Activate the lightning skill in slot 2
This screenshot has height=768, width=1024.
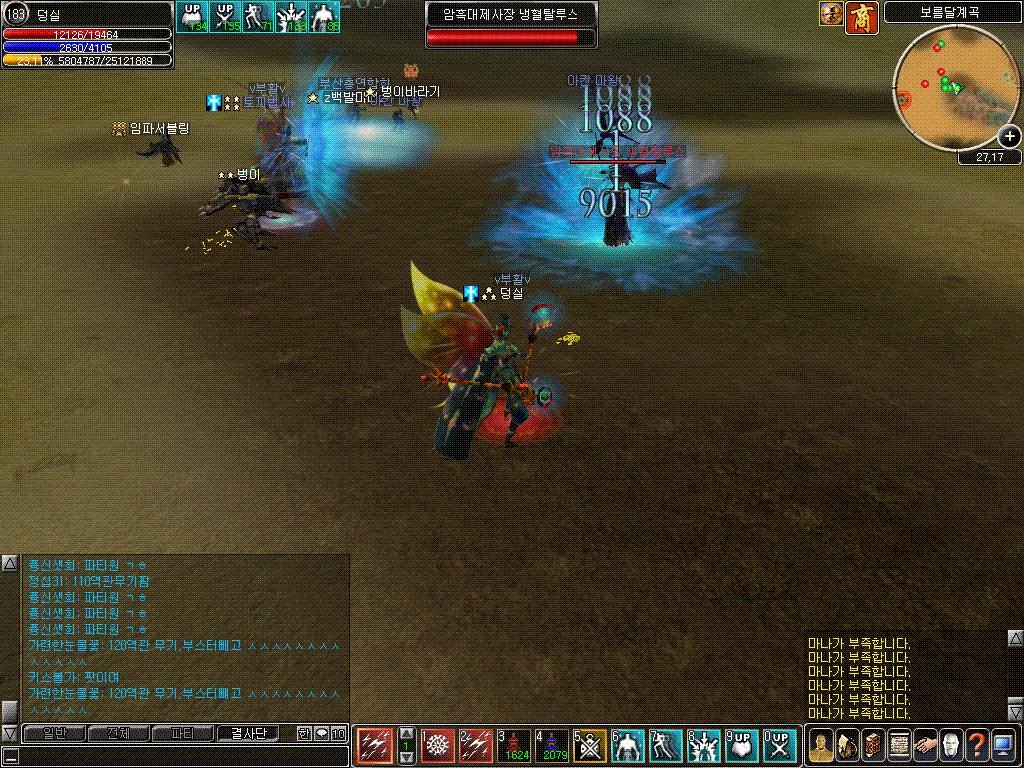[477, 745]
